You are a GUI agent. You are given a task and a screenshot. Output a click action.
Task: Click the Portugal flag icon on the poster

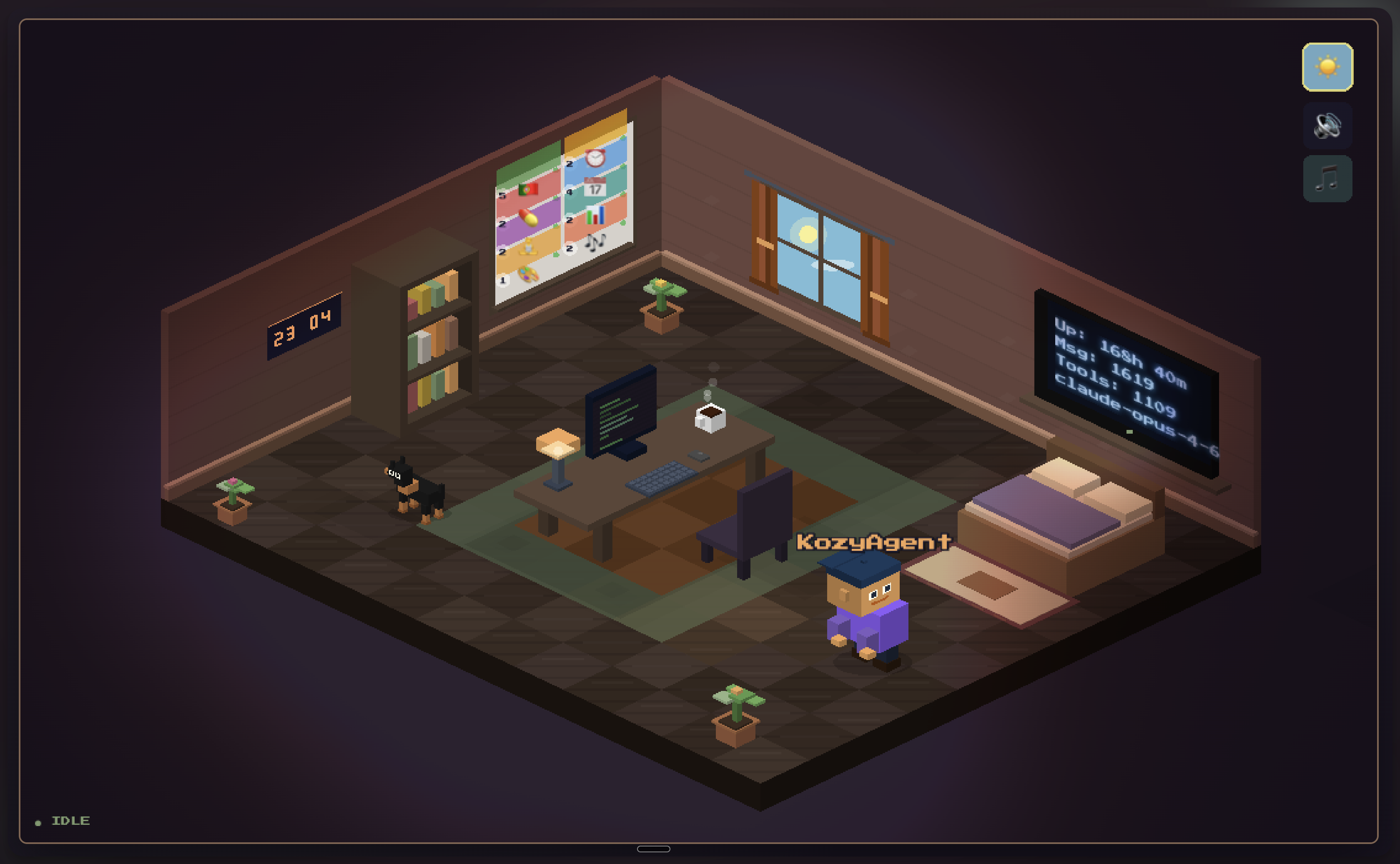tap(528, 189)
